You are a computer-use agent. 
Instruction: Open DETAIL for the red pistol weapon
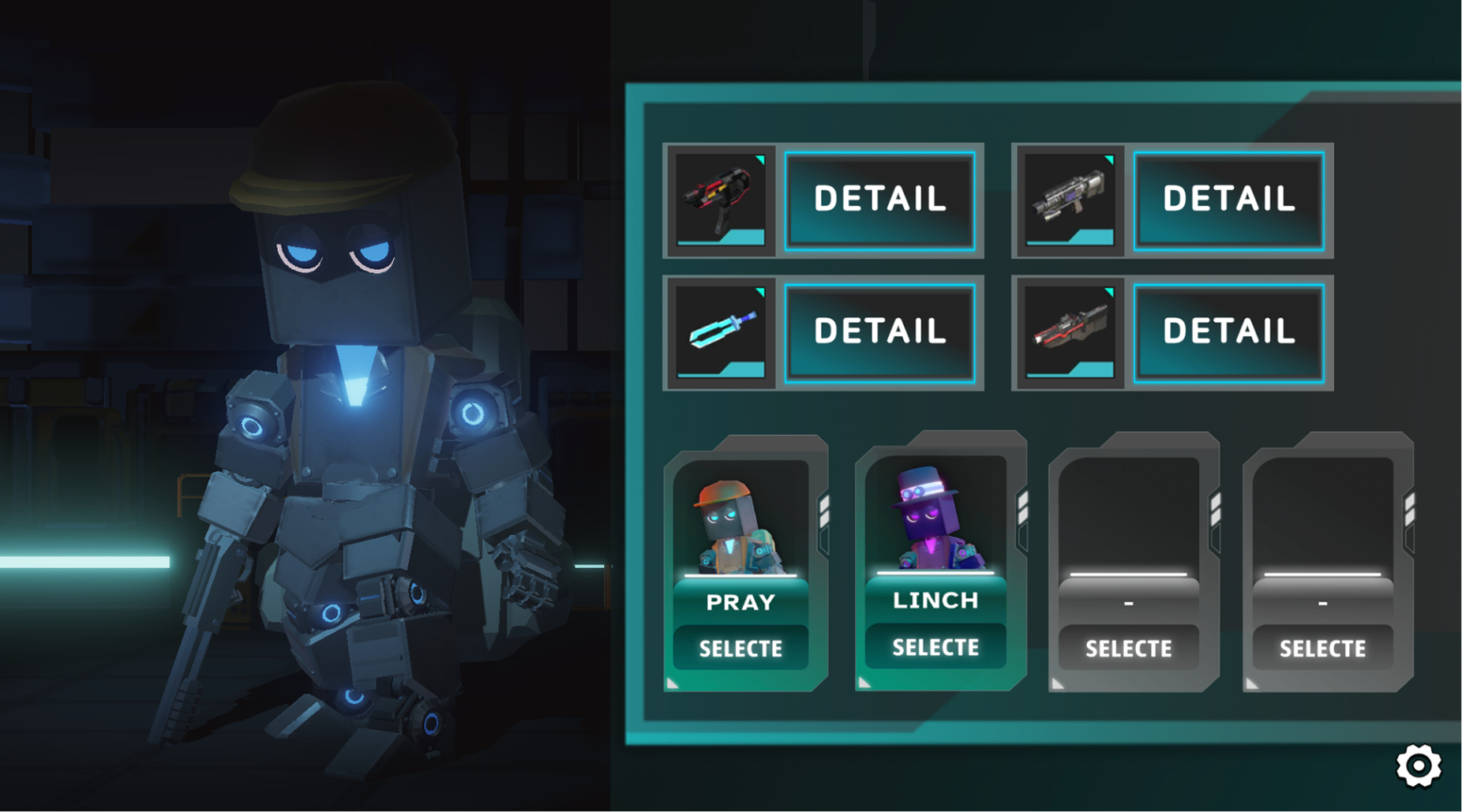tap(879, 200)
